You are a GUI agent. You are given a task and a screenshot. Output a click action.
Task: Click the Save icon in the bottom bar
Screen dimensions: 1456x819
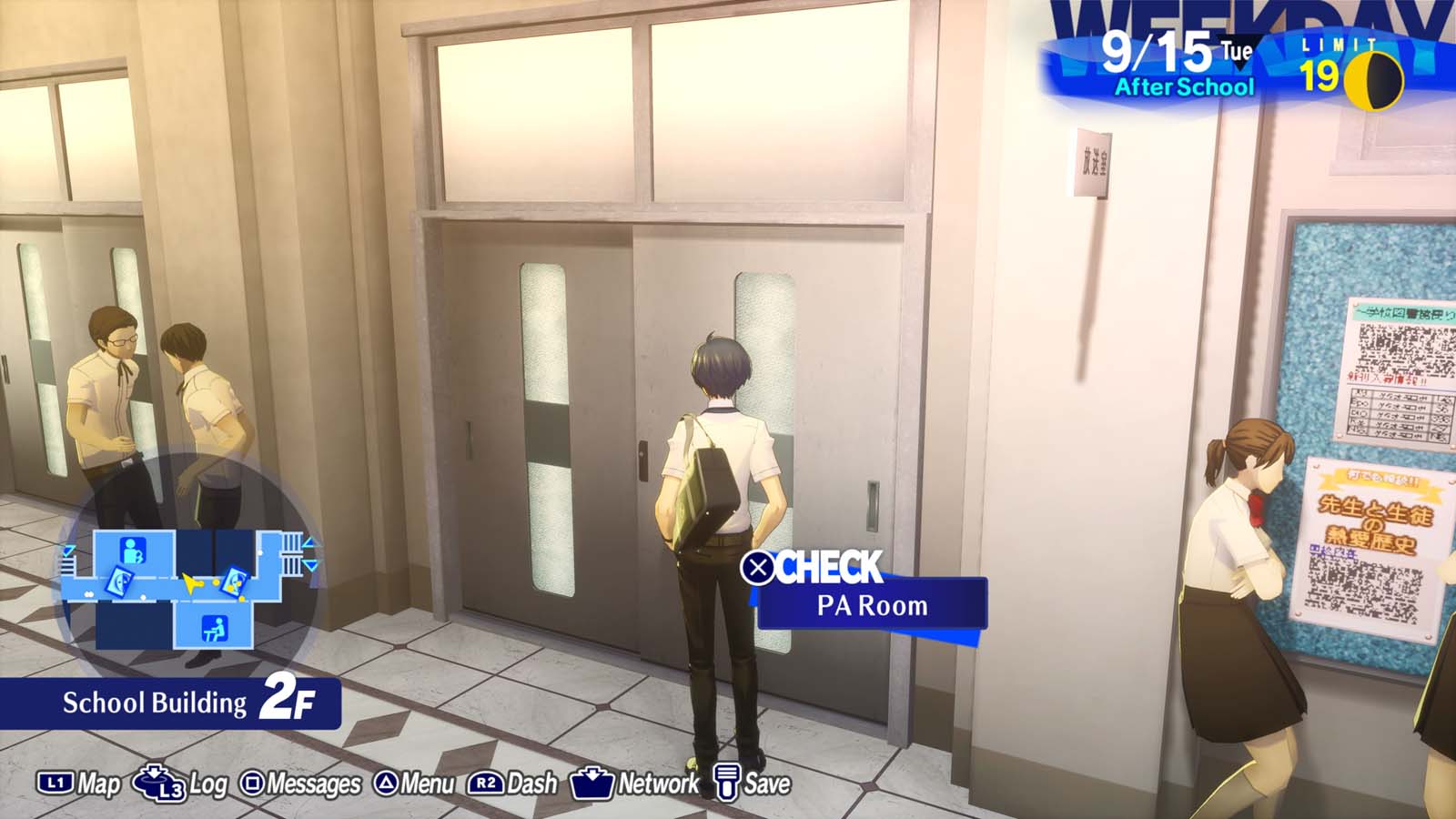pyautogui.click(x=727, y=781)
